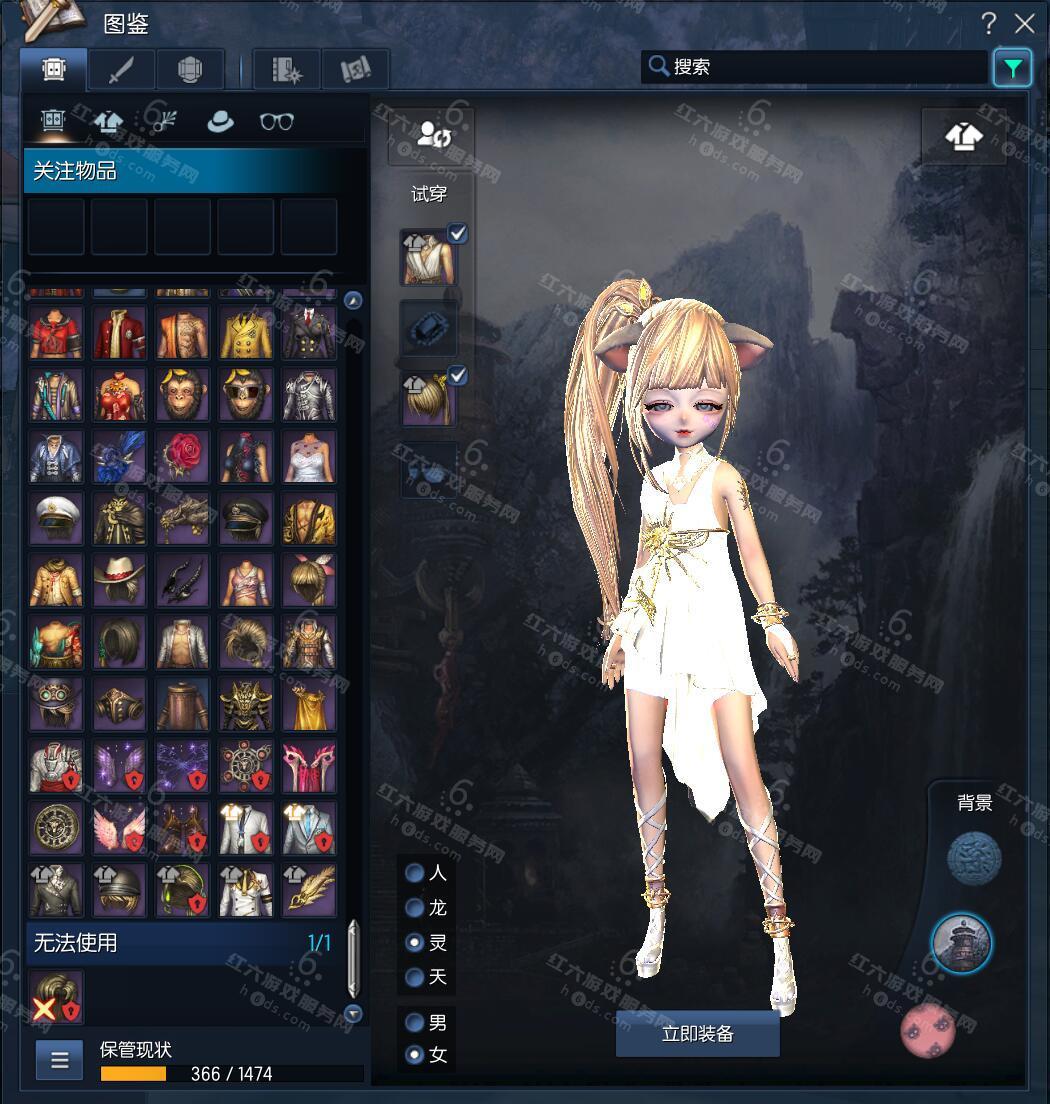Select the monkey mask costume icon

(183, 394)
